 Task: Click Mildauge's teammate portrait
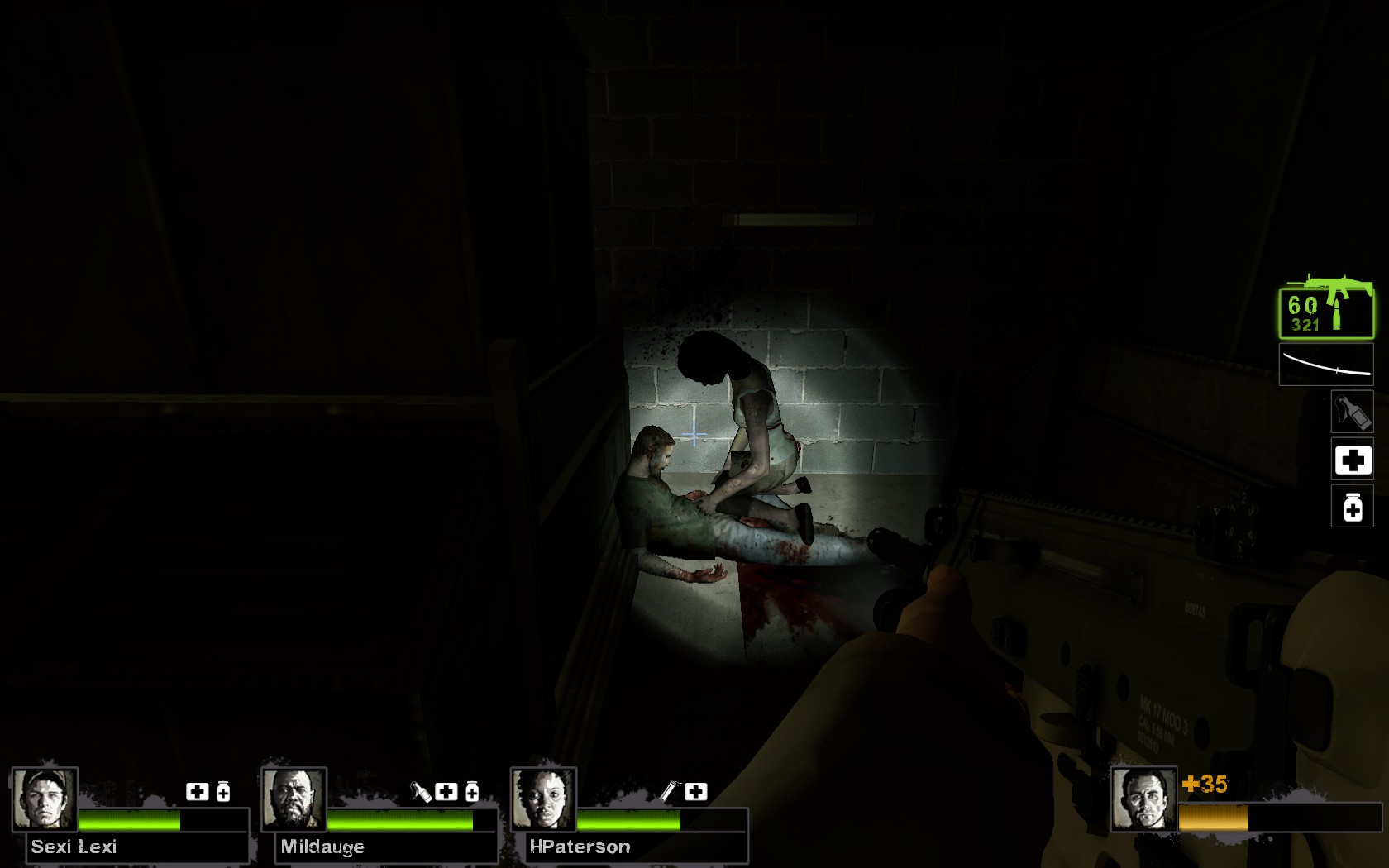click(x=294, y=799)
